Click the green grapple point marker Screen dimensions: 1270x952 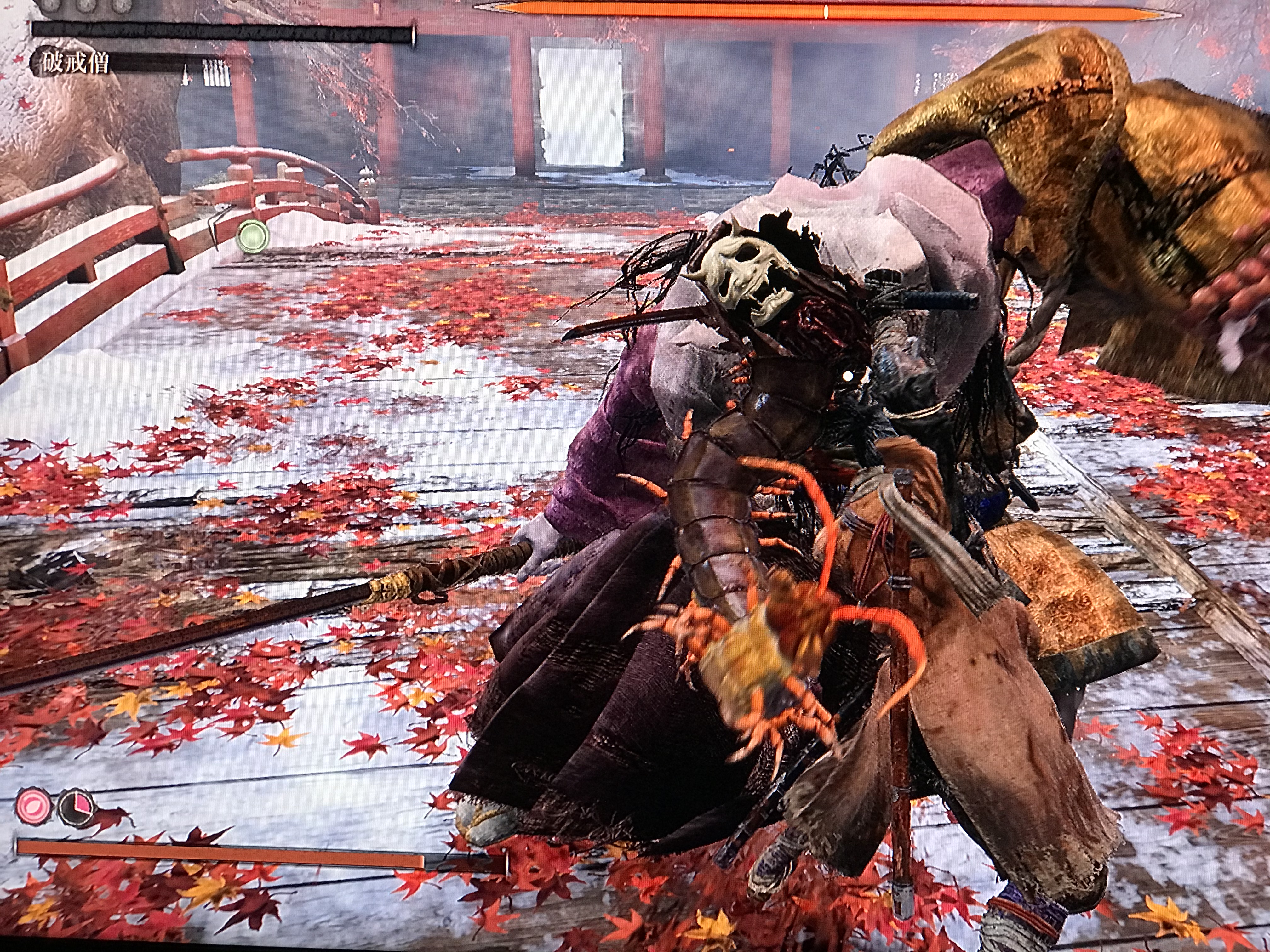253,235
